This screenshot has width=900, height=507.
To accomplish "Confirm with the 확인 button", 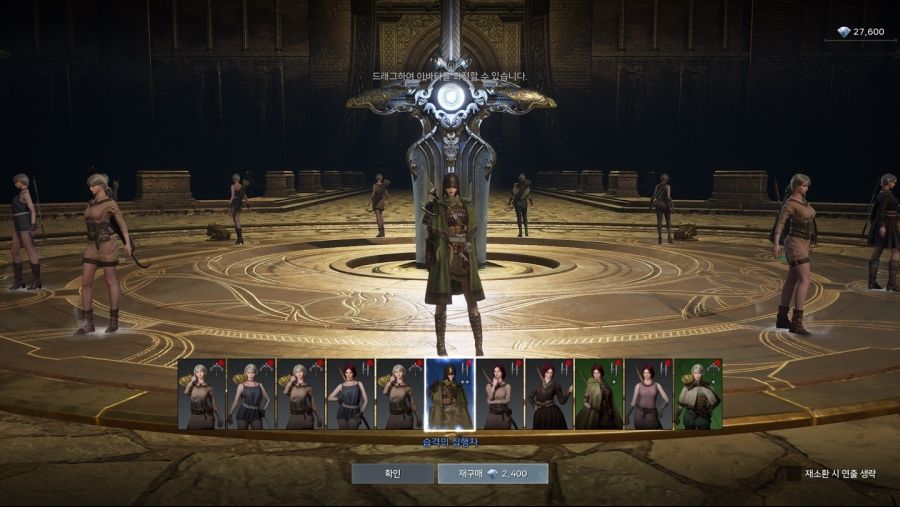I will [392, 473].
